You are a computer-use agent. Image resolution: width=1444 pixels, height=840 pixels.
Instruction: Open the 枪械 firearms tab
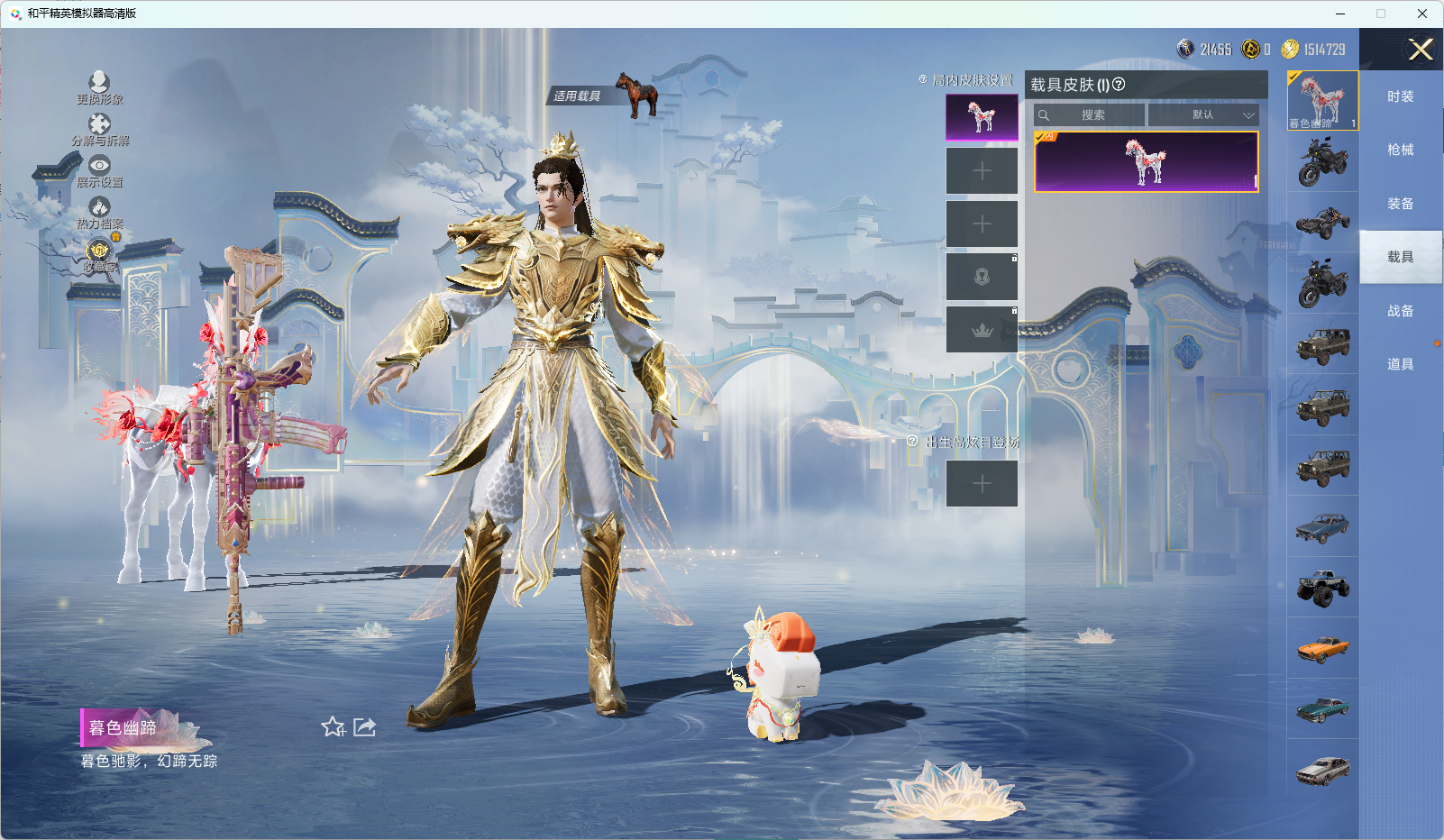coord(1400,150)
